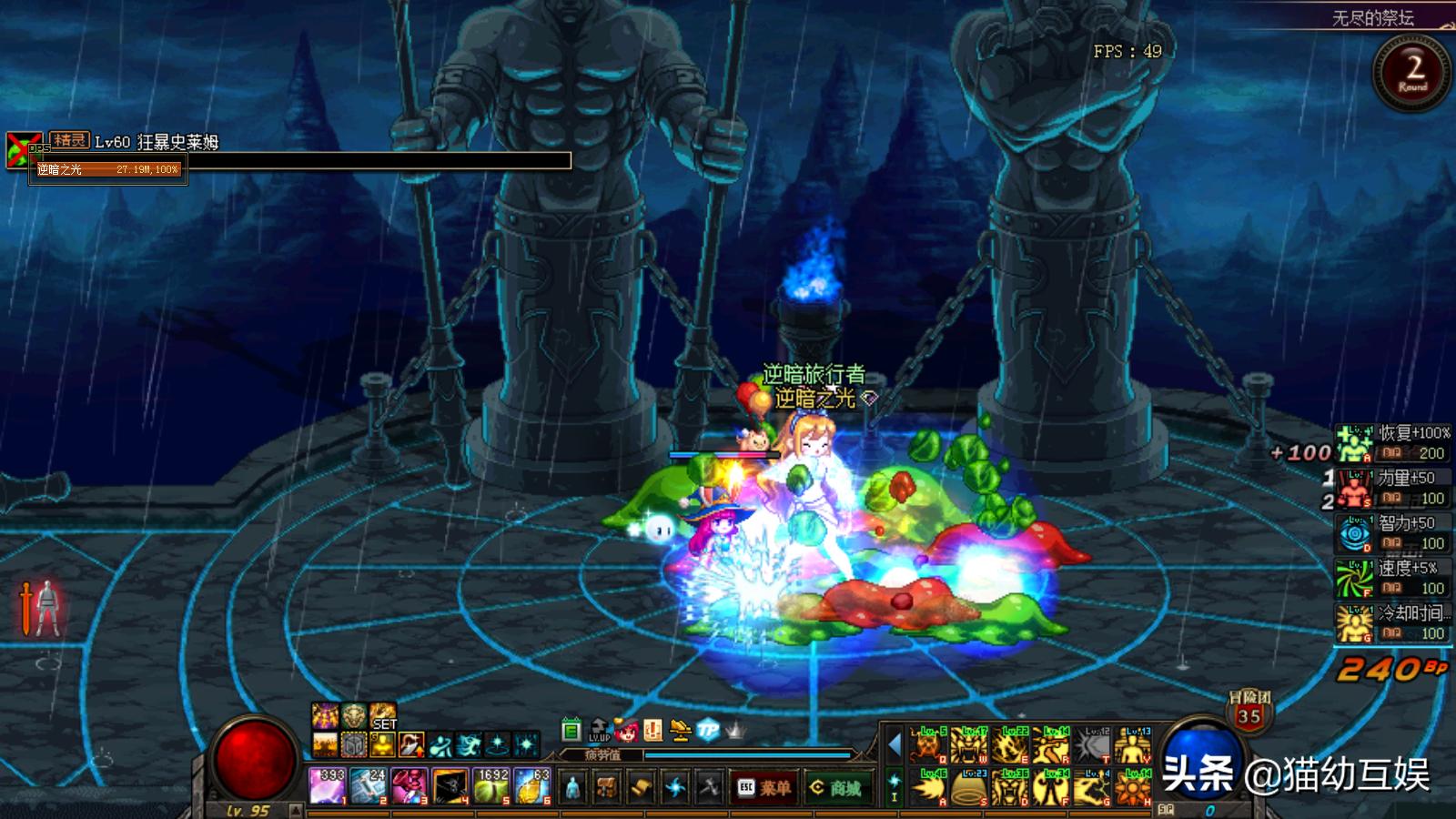This screenshot has height=819, width=1456.
Task: Use the green orb item with count 1692
Action: point(491,786)
